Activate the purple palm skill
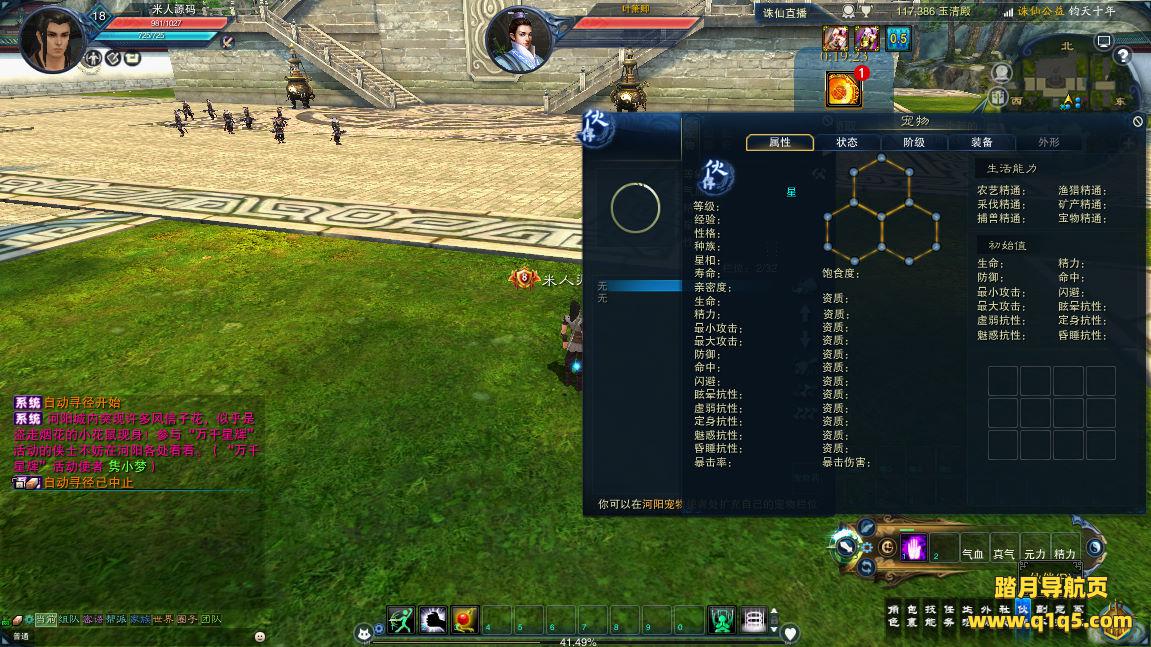 pos(914,548)
